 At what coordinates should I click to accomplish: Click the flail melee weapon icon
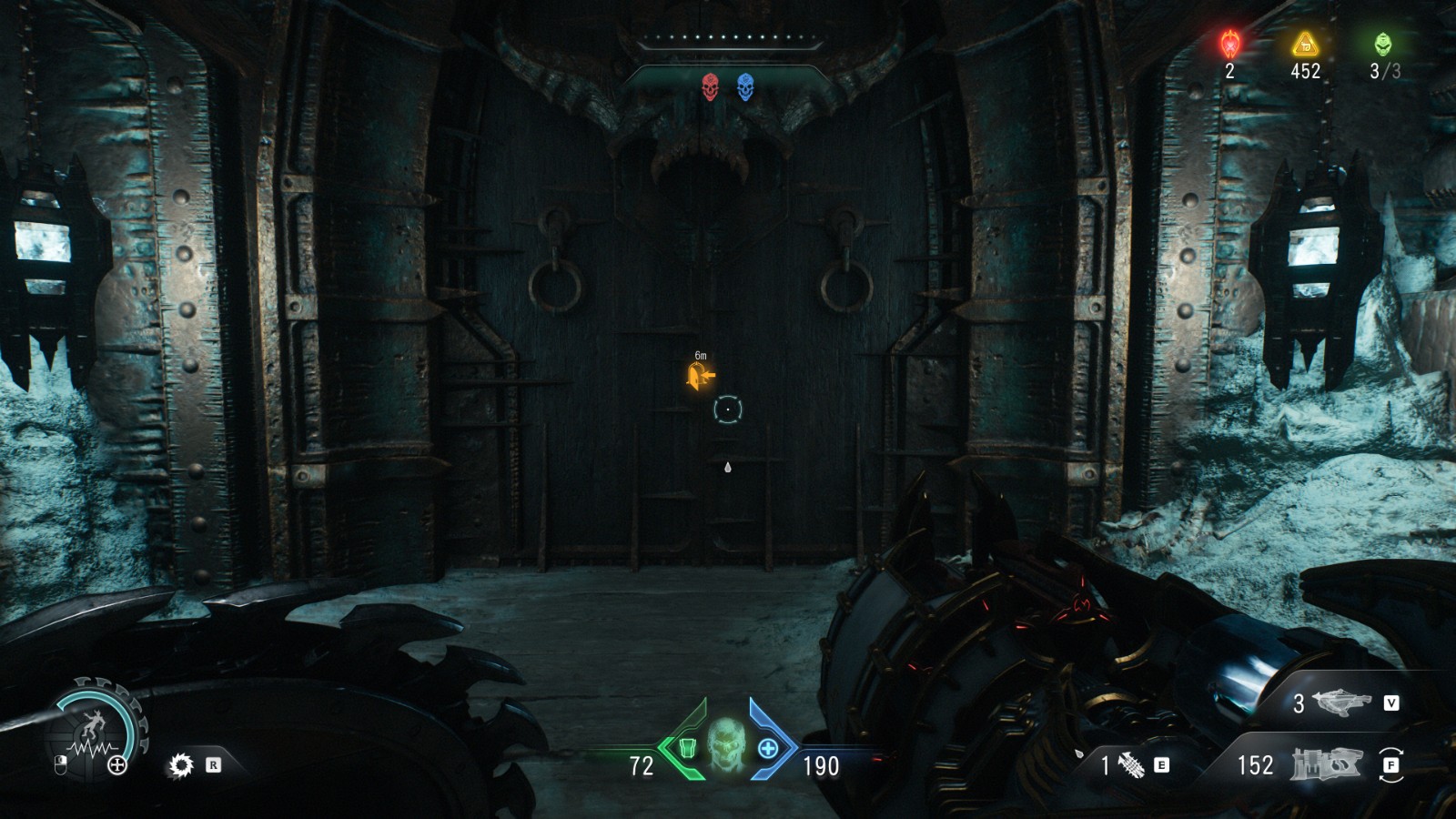(x=1131, y=765)
